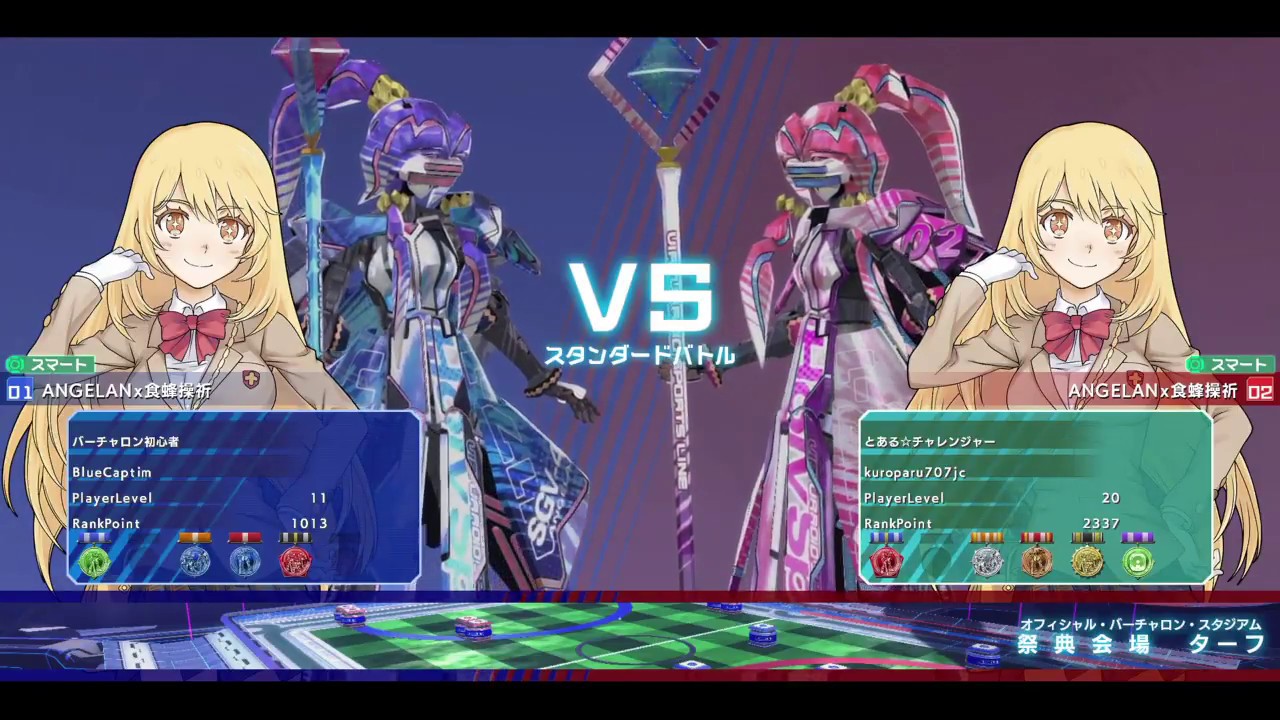The height and width of the screenshot is (720, 1280).
Task: Click the BlueCaptim player name
Action: [x=112, y=473]
